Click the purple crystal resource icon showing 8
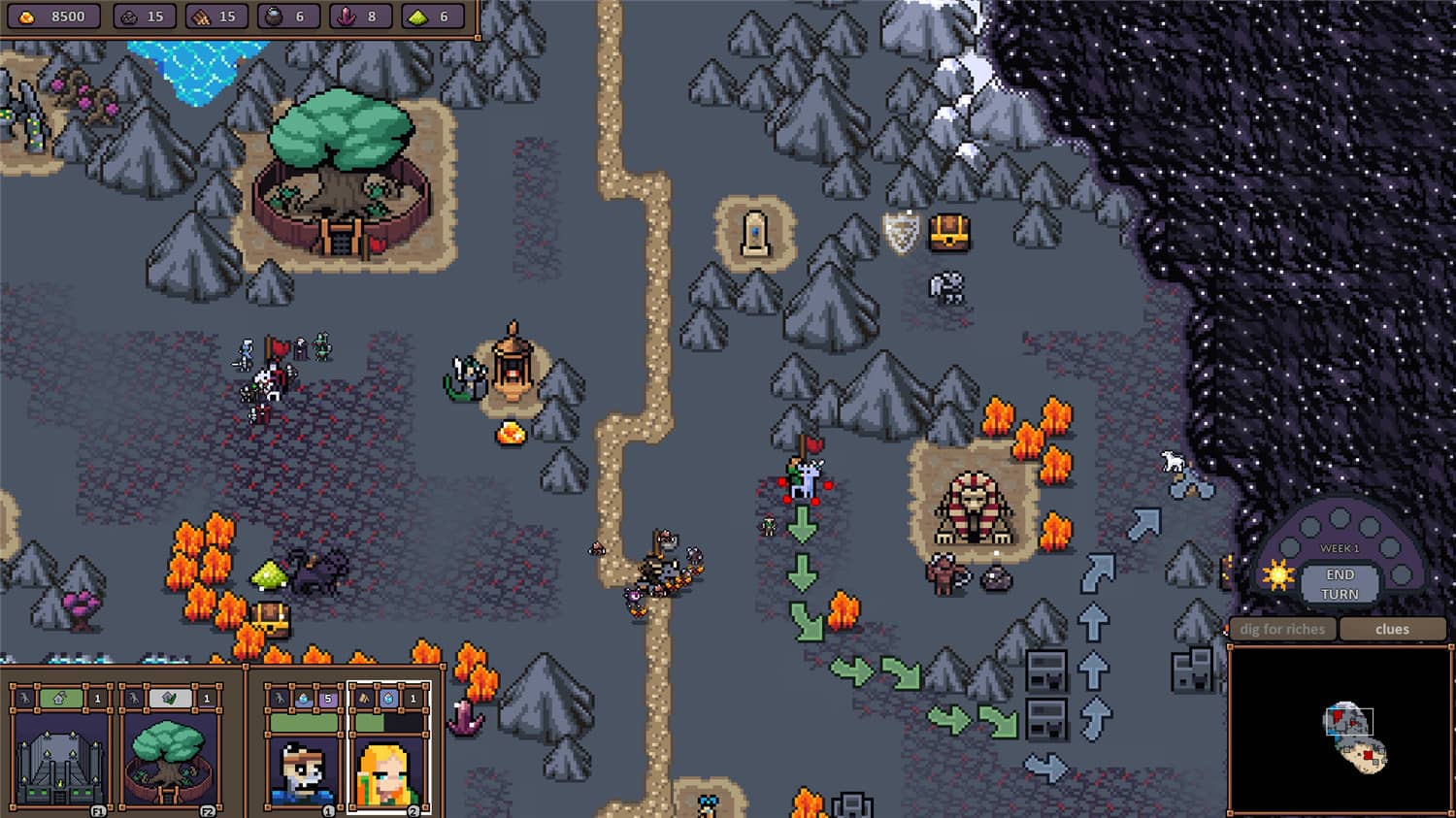This screenshot has height=818, width=1456. [346, 15]
